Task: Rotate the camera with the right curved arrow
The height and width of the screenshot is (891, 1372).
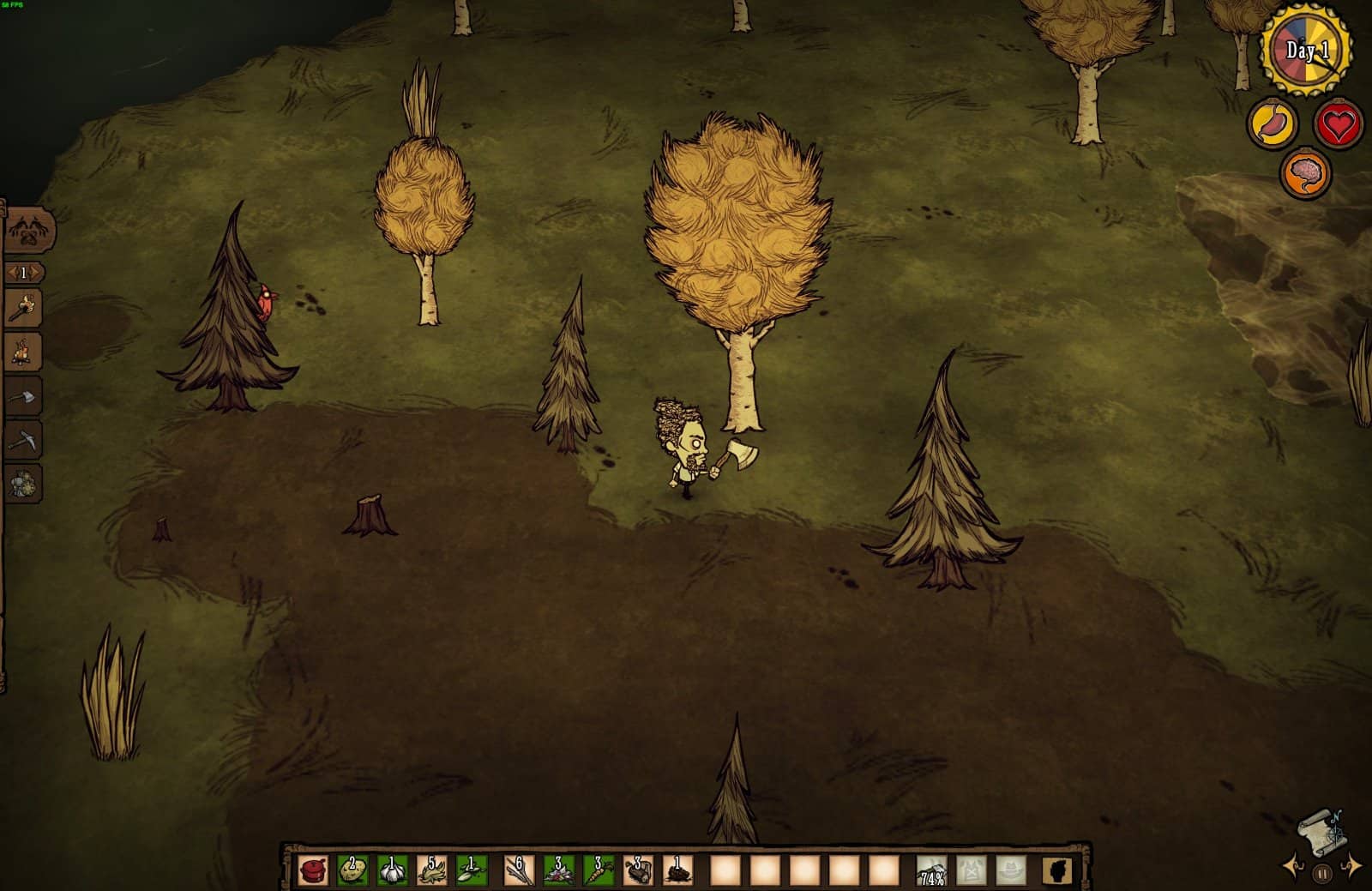Action: tap(1352, 867)
